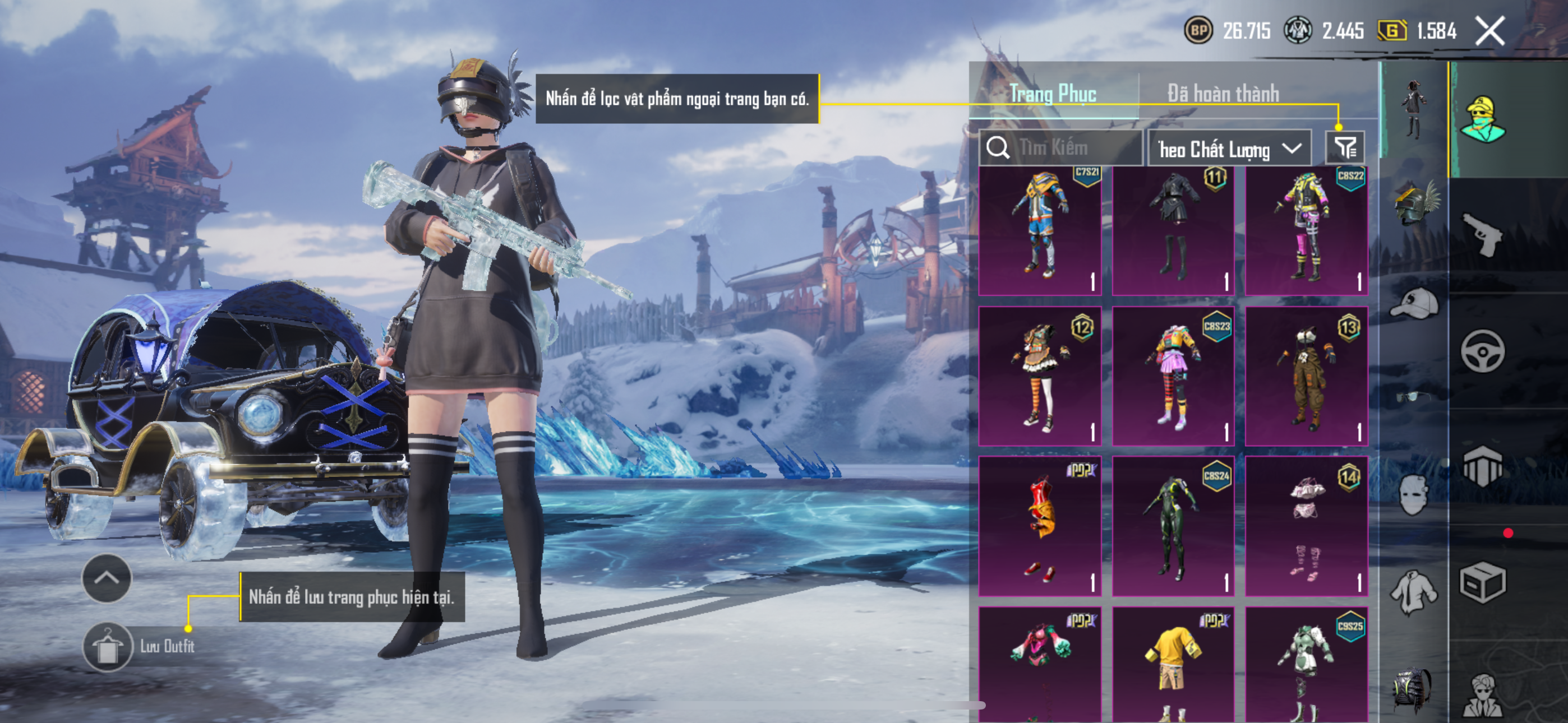Open the Theo Chất Lượng sort dropdown
The image size is (1568, 723).
pyautogui.click(x=1228, y=149)
